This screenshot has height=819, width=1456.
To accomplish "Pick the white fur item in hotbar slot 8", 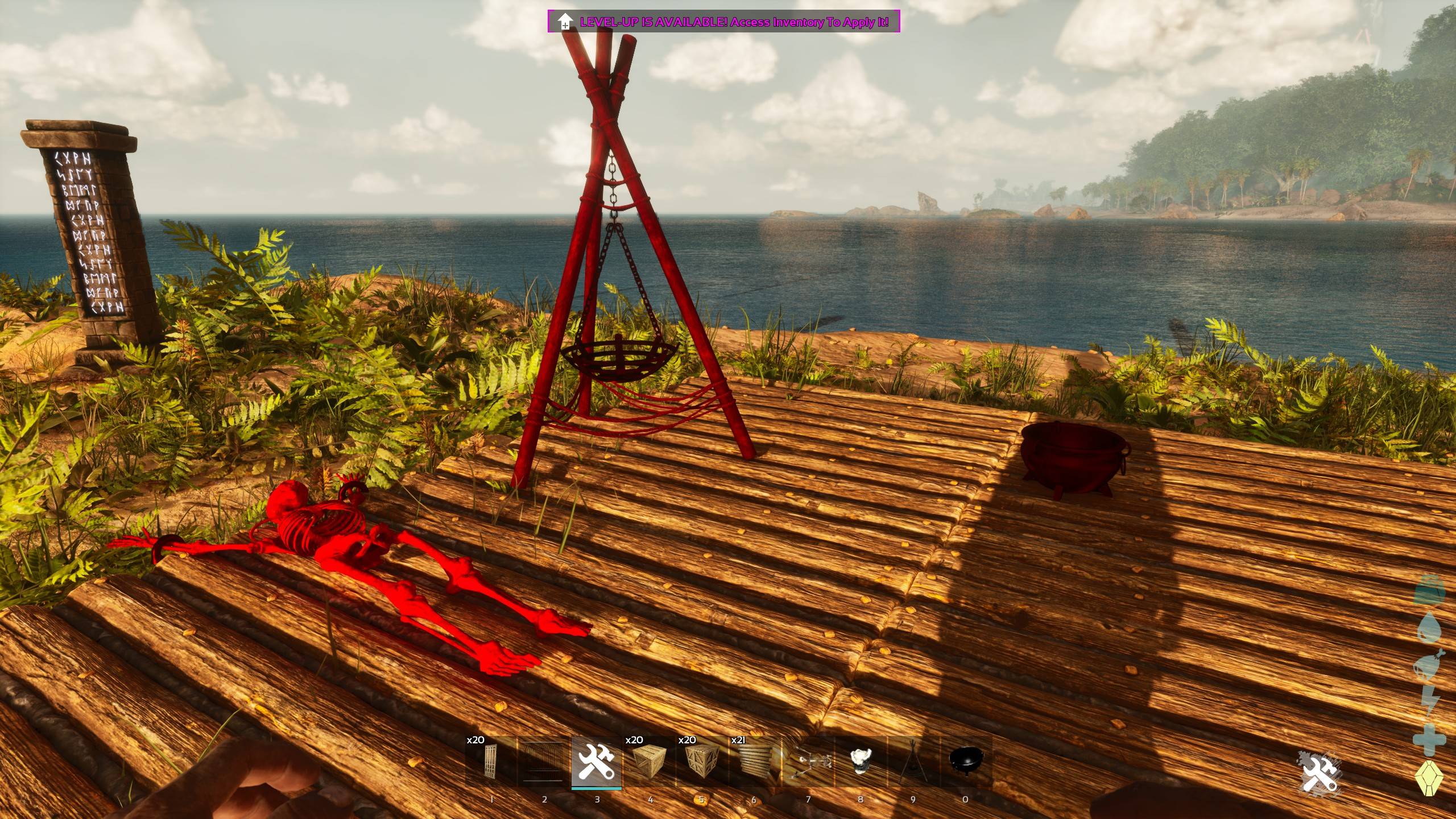I will [x=861, y=761].
